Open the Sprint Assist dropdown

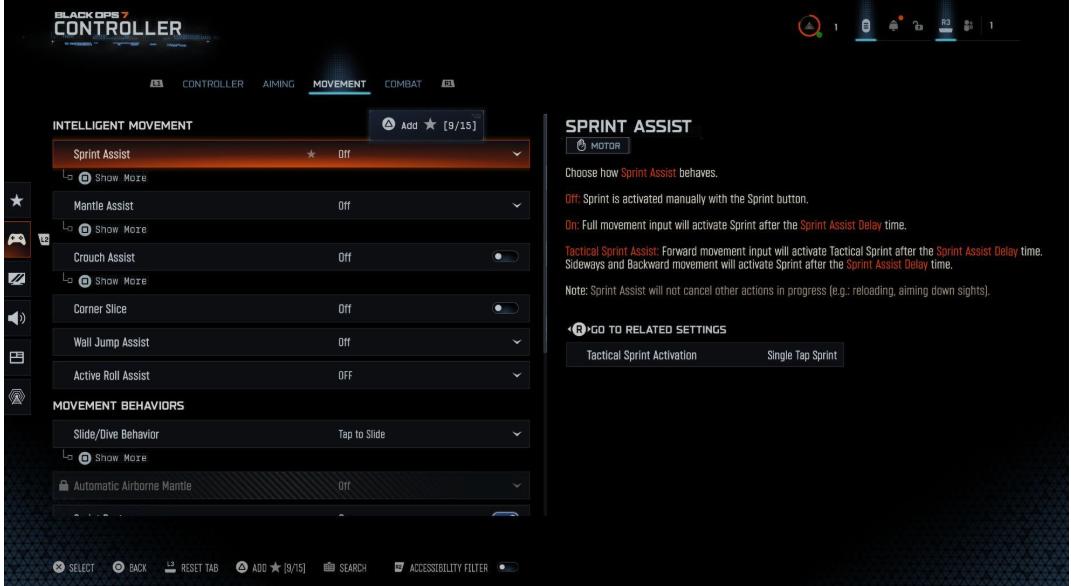[516, 154]
